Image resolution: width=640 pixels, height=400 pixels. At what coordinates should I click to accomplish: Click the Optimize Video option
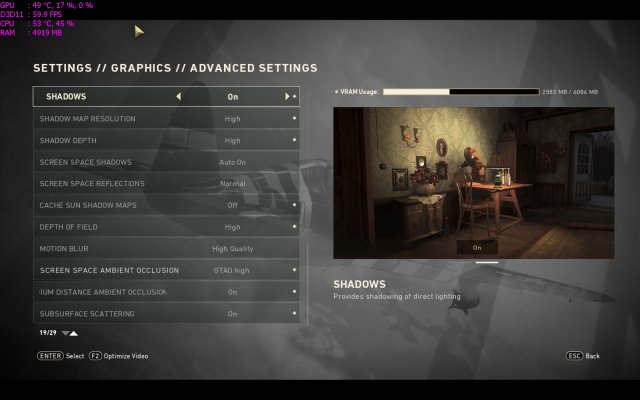tap(118, 356)
